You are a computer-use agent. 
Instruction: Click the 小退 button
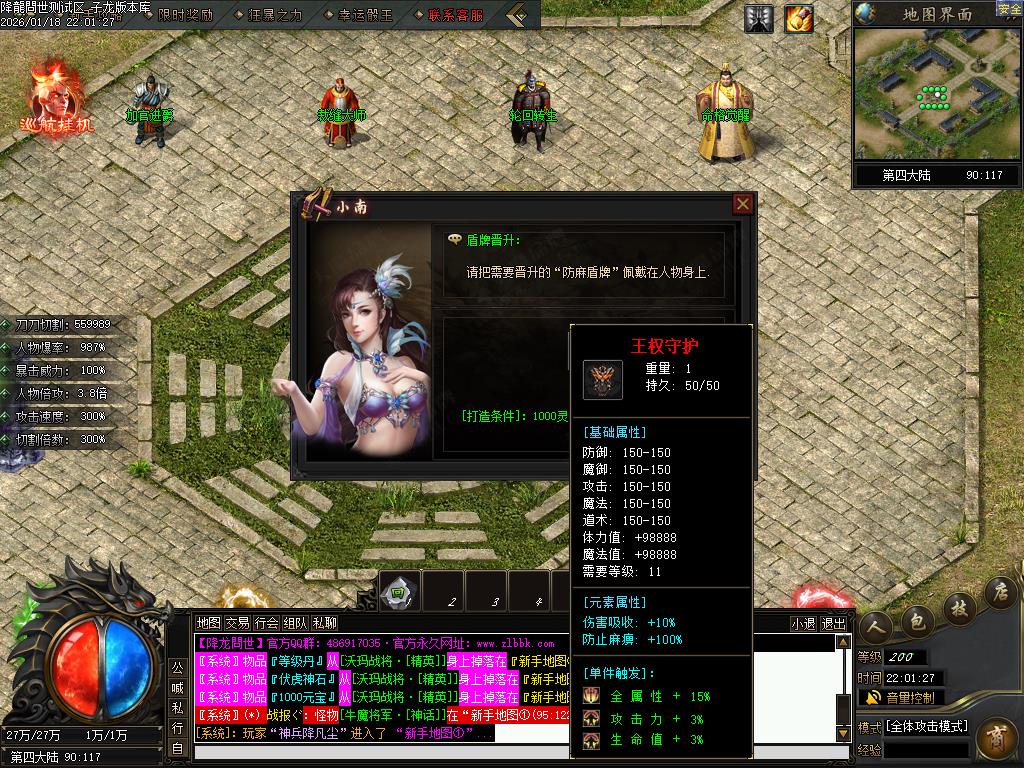click(x=803, y=623)
